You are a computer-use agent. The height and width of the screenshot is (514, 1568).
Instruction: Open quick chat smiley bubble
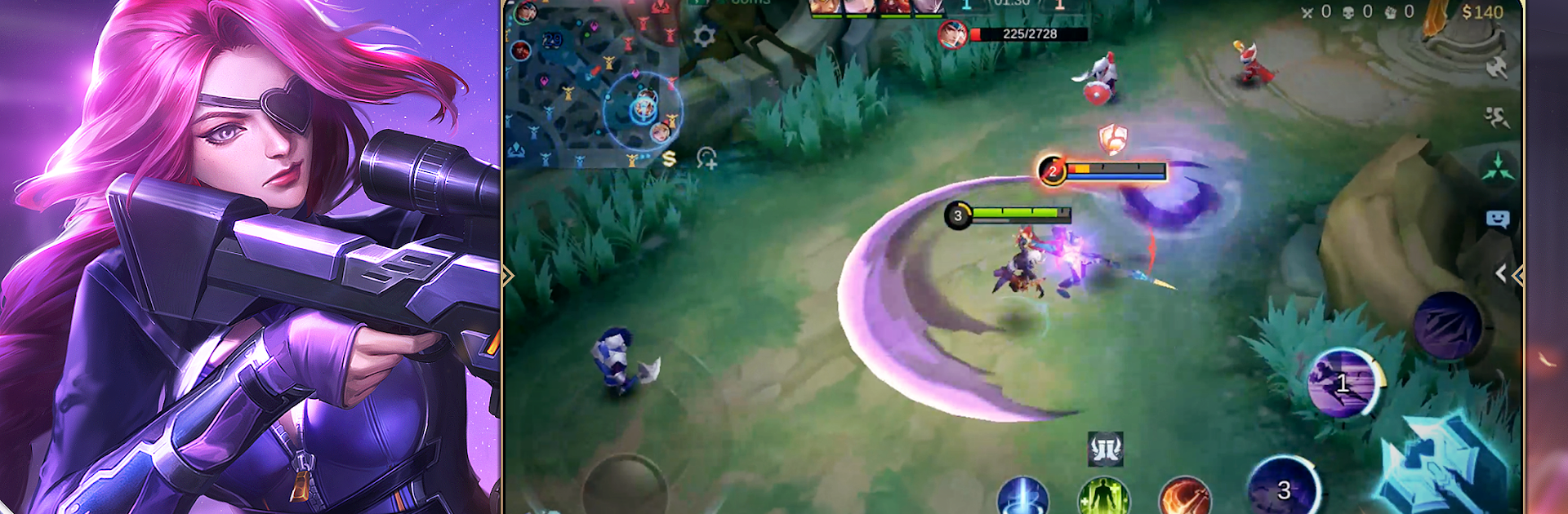(x=1497, y=219)
